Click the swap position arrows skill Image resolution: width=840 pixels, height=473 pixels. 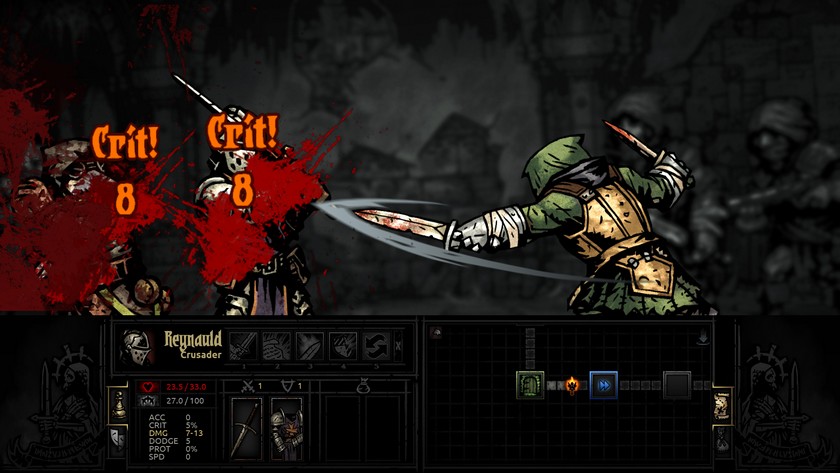376,346
